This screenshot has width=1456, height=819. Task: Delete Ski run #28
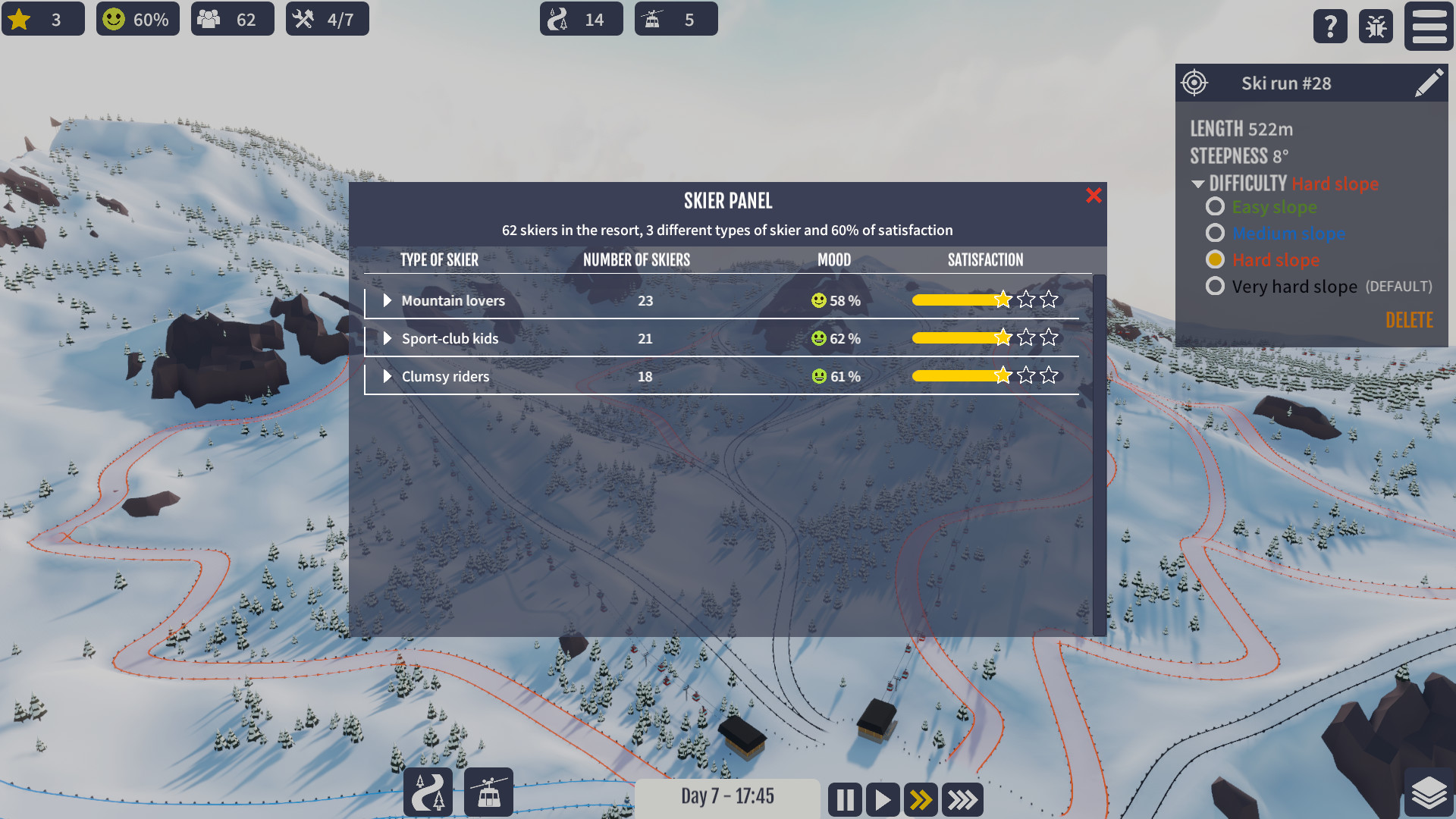click(x=1409, y=320)
